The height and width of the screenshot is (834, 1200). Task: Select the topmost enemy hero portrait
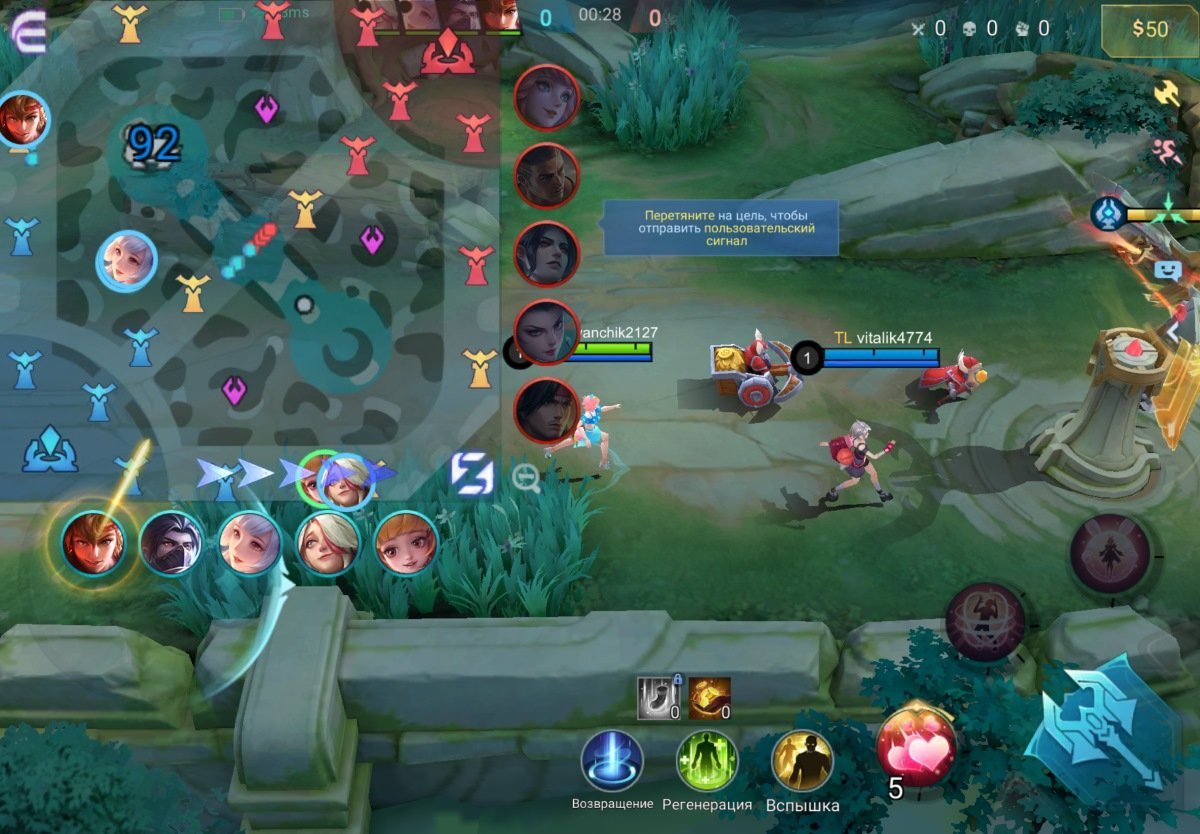(x=547, y=97)
